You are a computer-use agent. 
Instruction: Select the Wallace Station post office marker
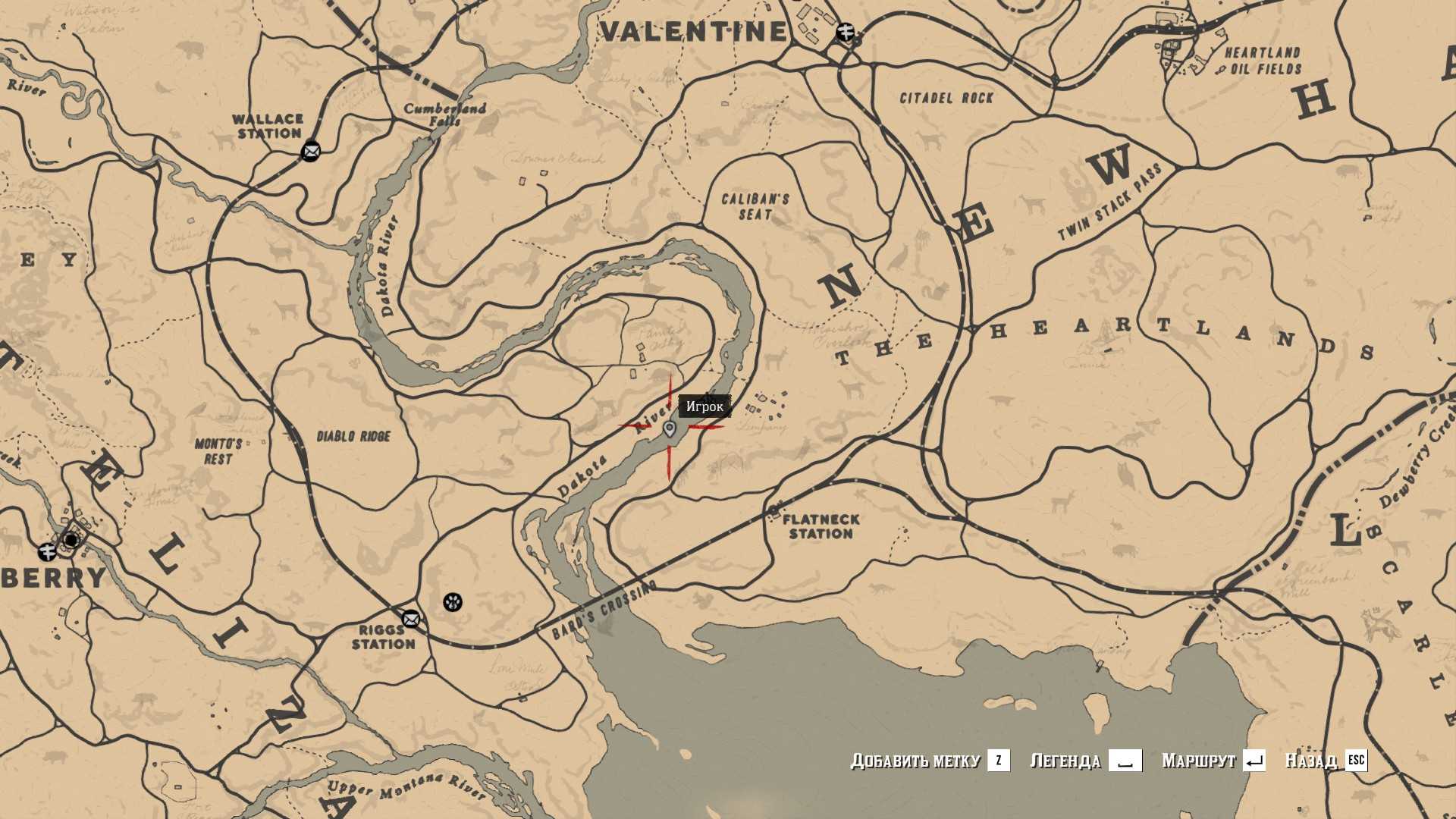[x=311, y=152]
